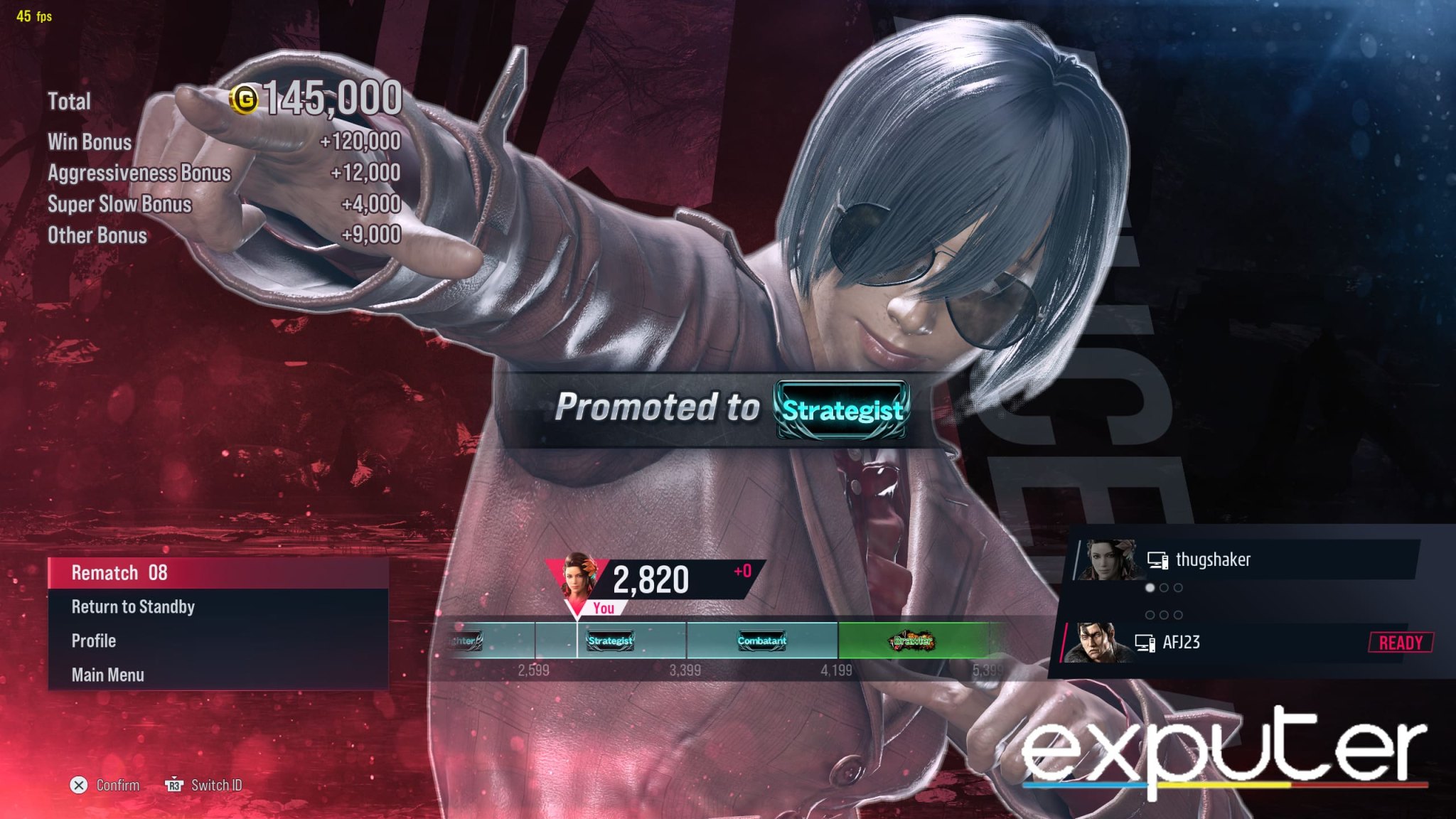Open Profile from the post-match menu
The height and width of the screenshot is (819, 1456).
click(x=92, y=641)
